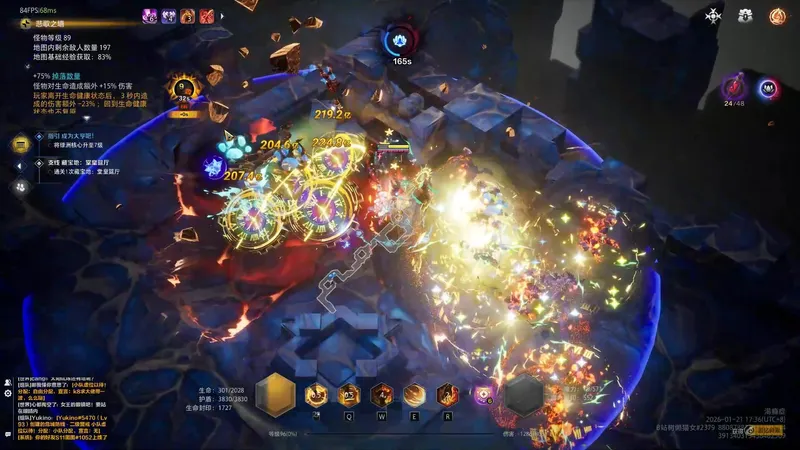Select the gold hexagon slot on the hotbar

click(x=273, y=394)
